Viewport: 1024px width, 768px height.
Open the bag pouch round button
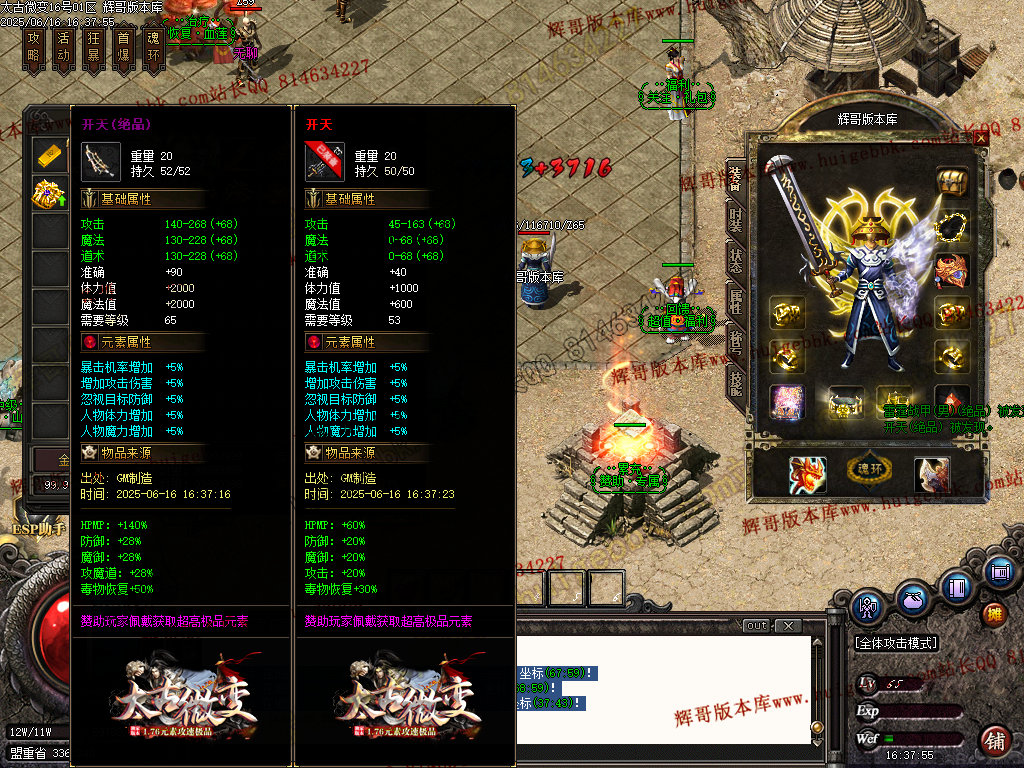pos(911,601)
